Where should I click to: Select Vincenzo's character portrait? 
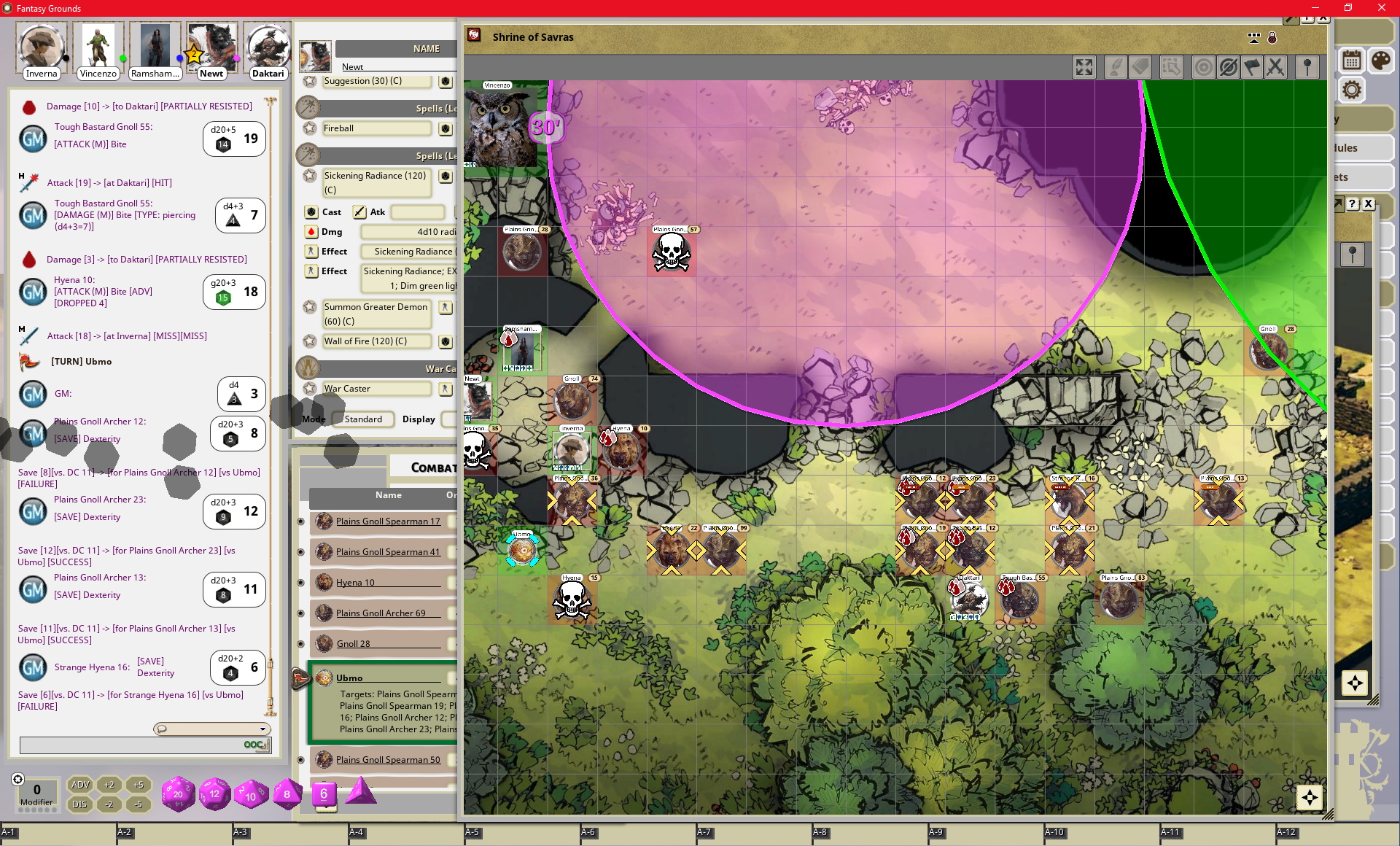click(98, 46)
